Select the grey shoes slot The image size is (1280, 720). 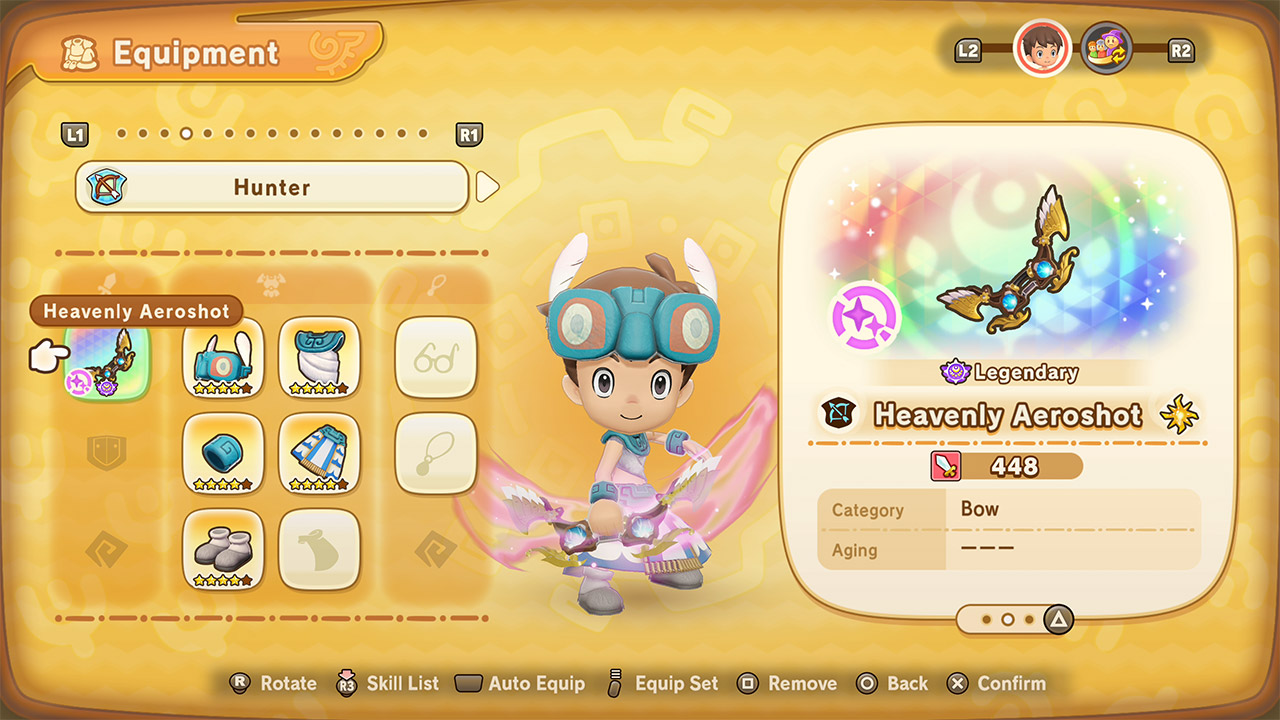[223, 549]
